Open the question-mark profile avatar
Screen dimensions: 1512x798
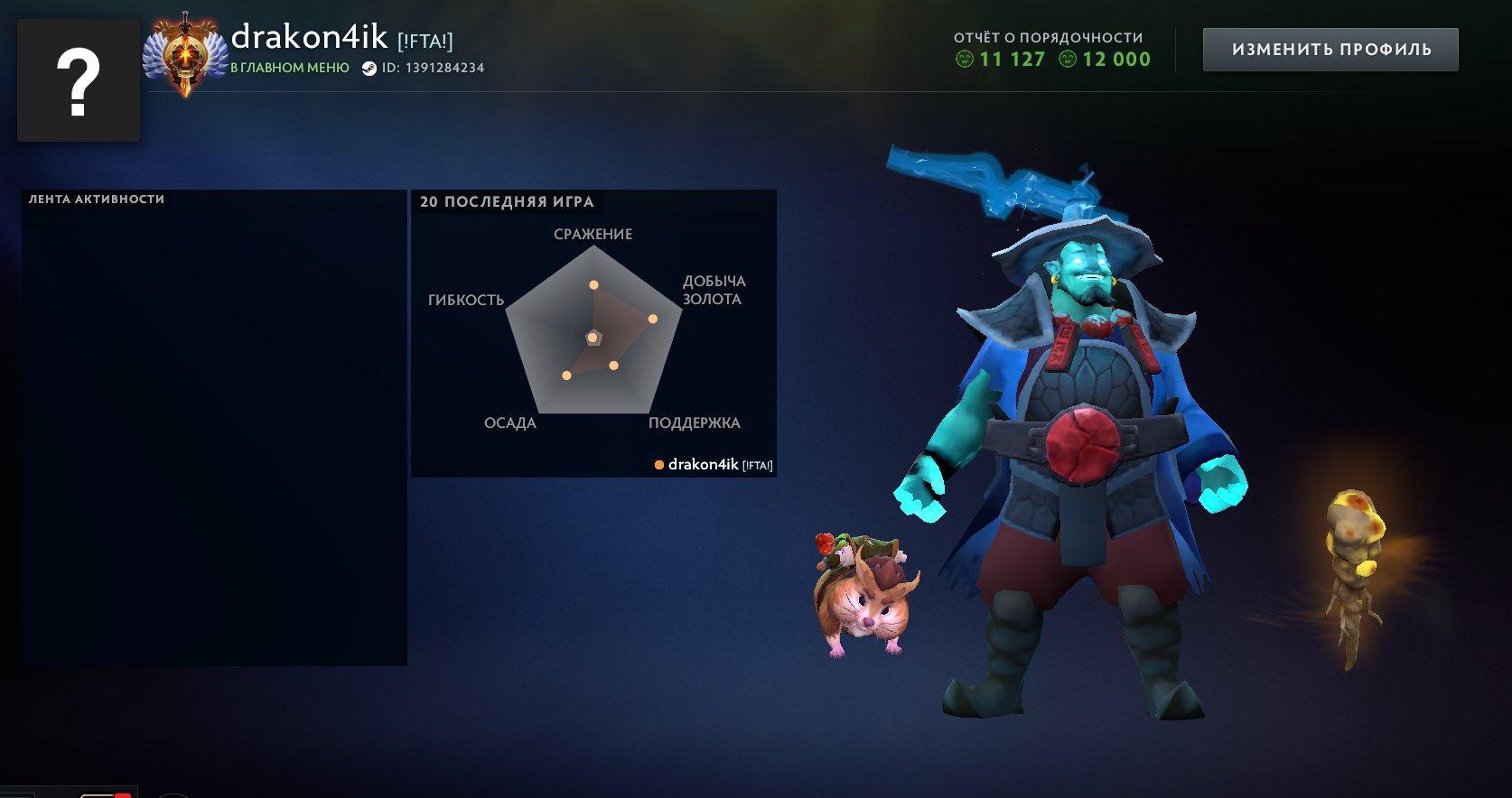tap(79, 80)
